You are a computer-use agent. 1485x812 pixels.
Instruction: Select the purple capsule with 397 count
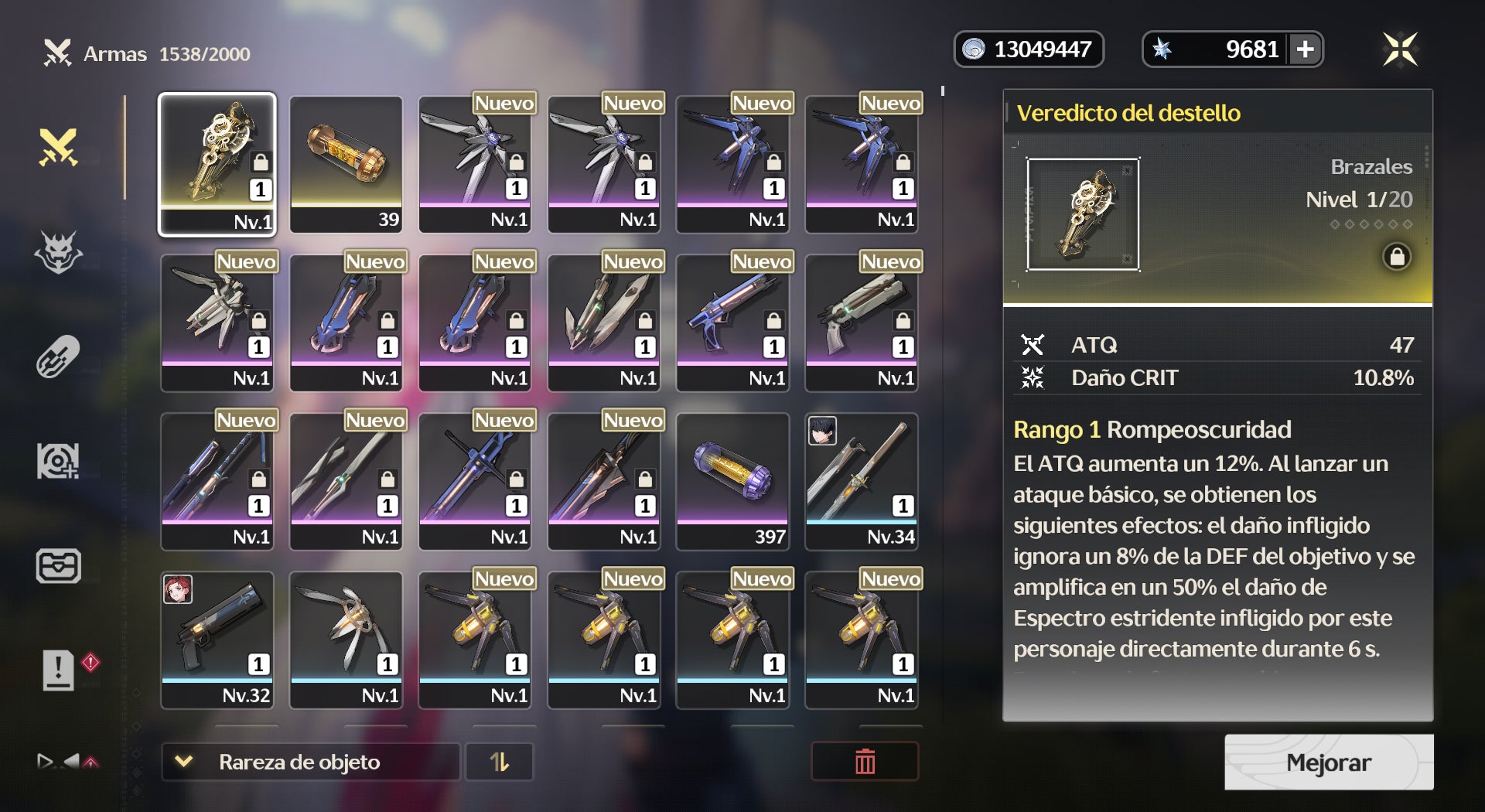point(732,481)
